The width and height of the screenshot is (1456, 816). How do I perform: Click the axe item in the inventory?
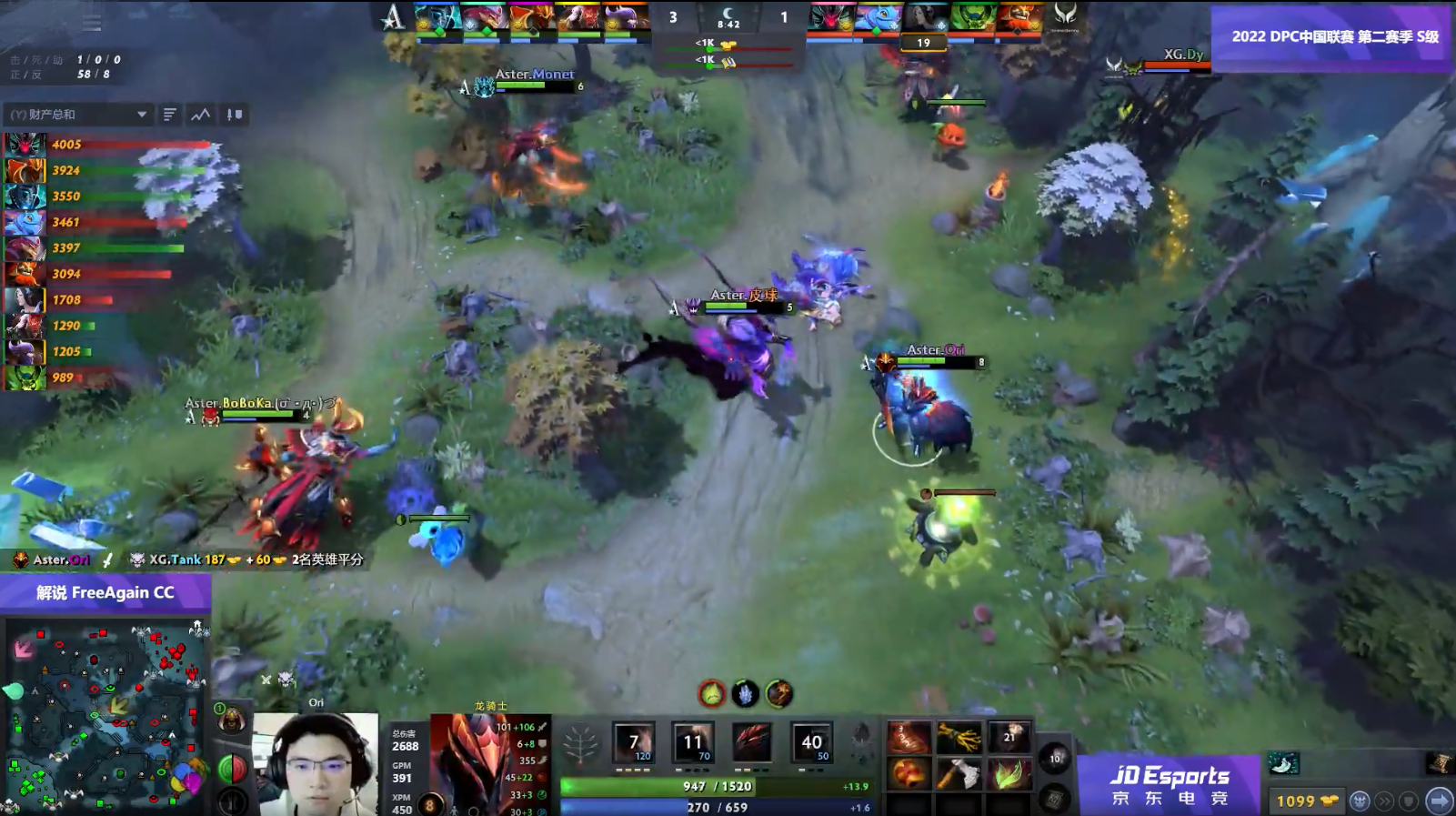(959, 772)
